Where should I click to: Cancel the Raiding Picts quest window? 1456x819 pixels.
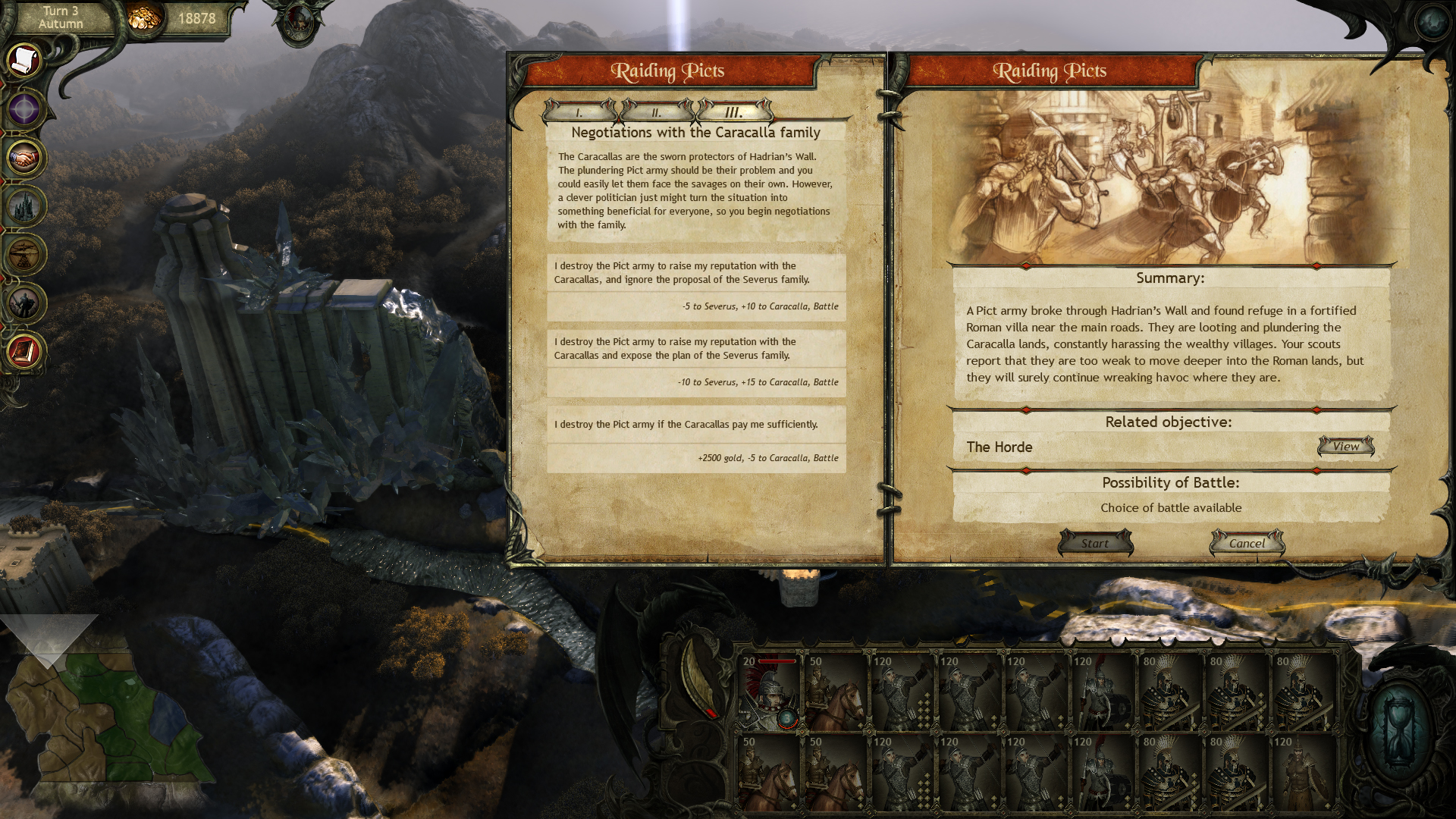click(x=1247, y=543)
